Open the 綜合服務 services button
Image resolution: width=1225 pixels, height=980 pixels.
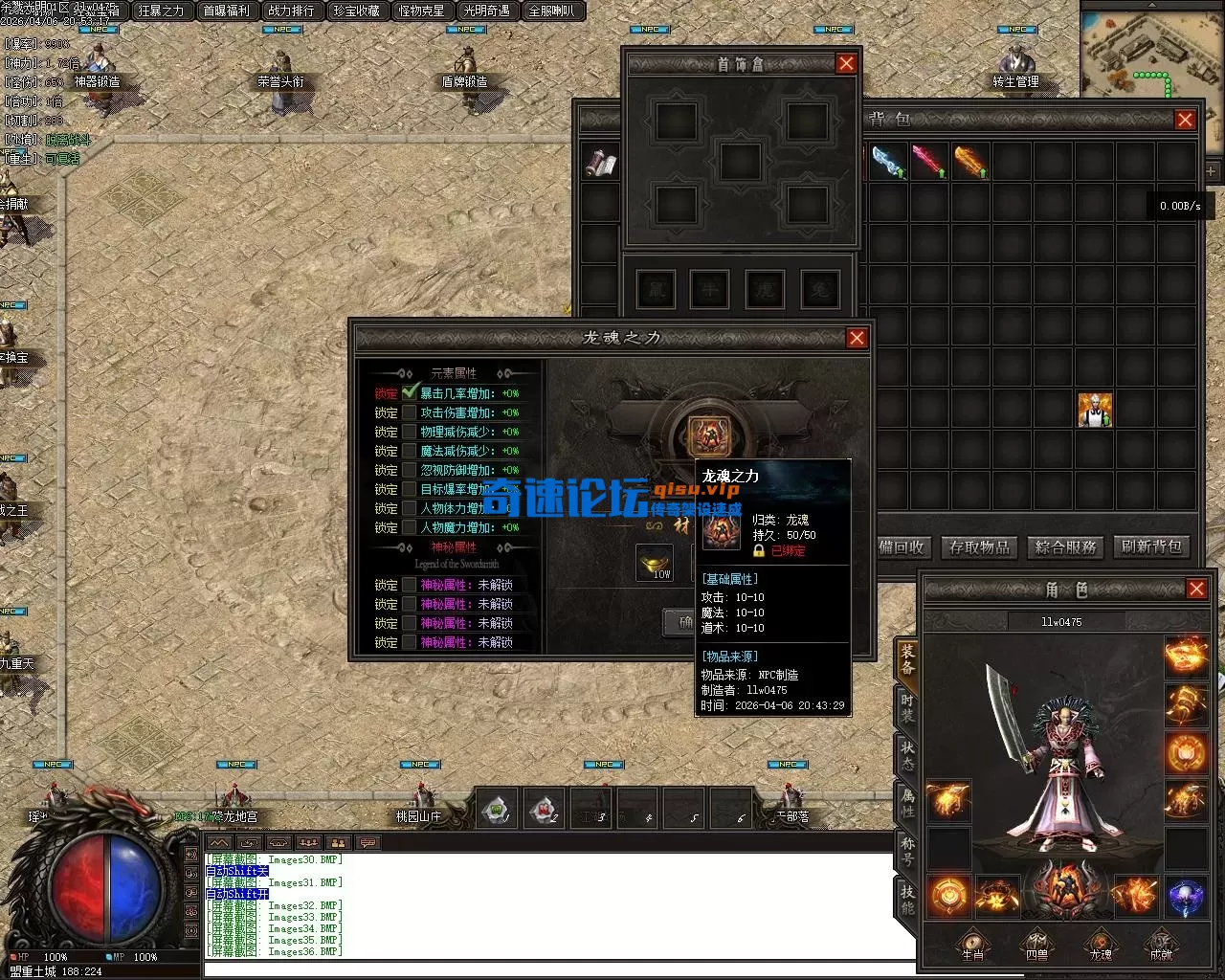point(1065,547)
